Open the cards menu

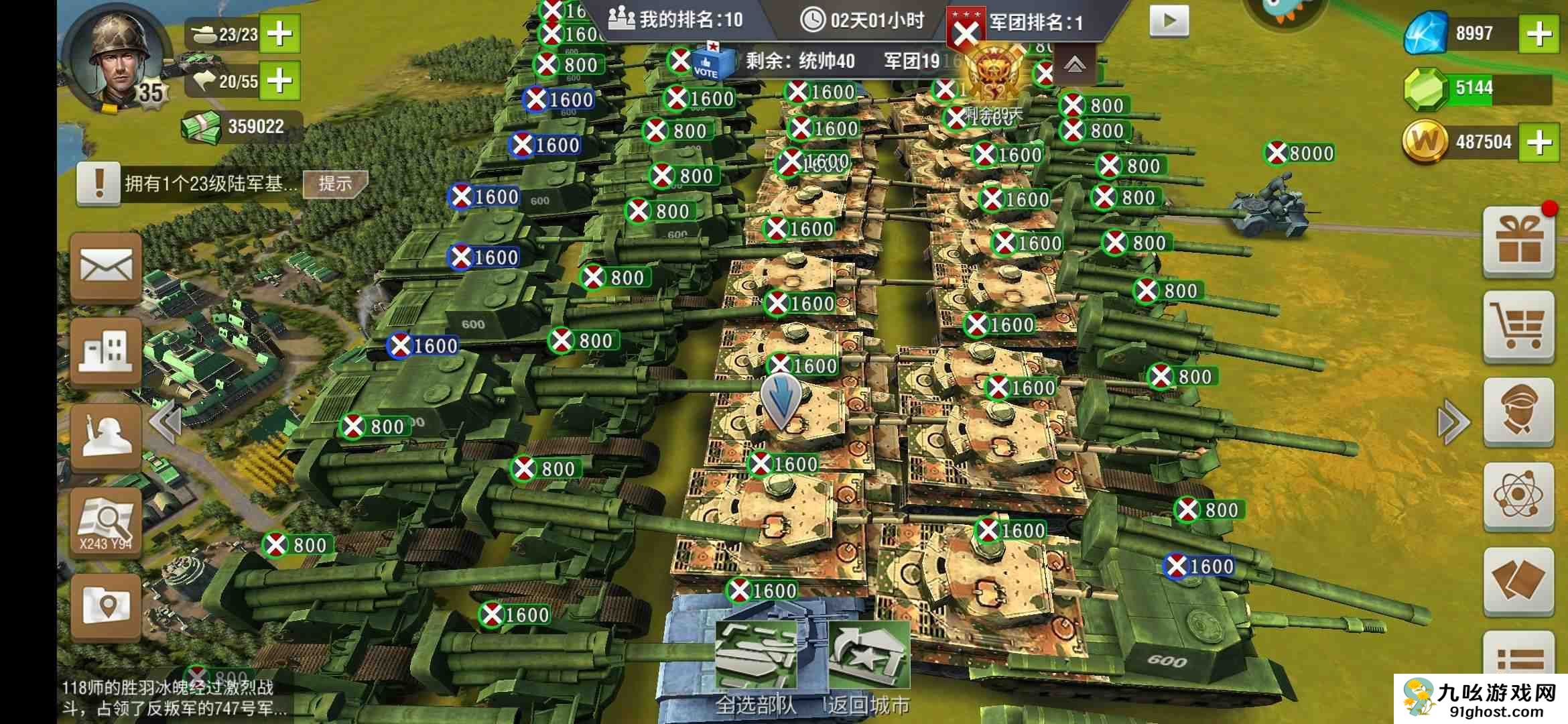(x=1518, y=581)
